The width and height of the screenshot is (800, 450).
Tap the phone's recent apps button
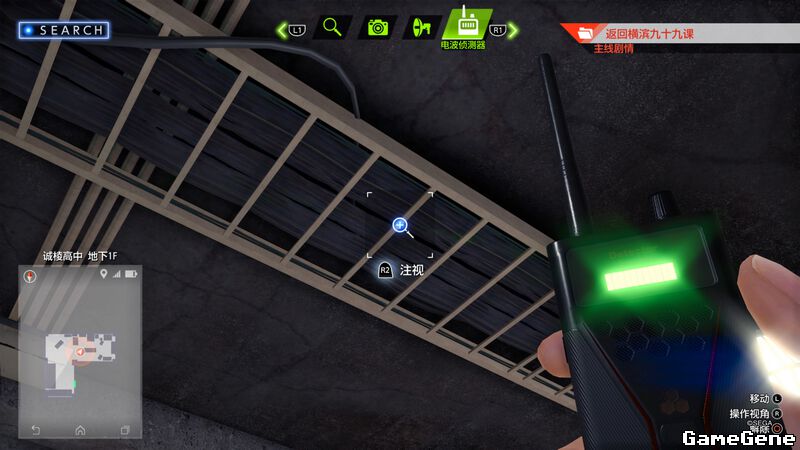(x=125, y=430)
